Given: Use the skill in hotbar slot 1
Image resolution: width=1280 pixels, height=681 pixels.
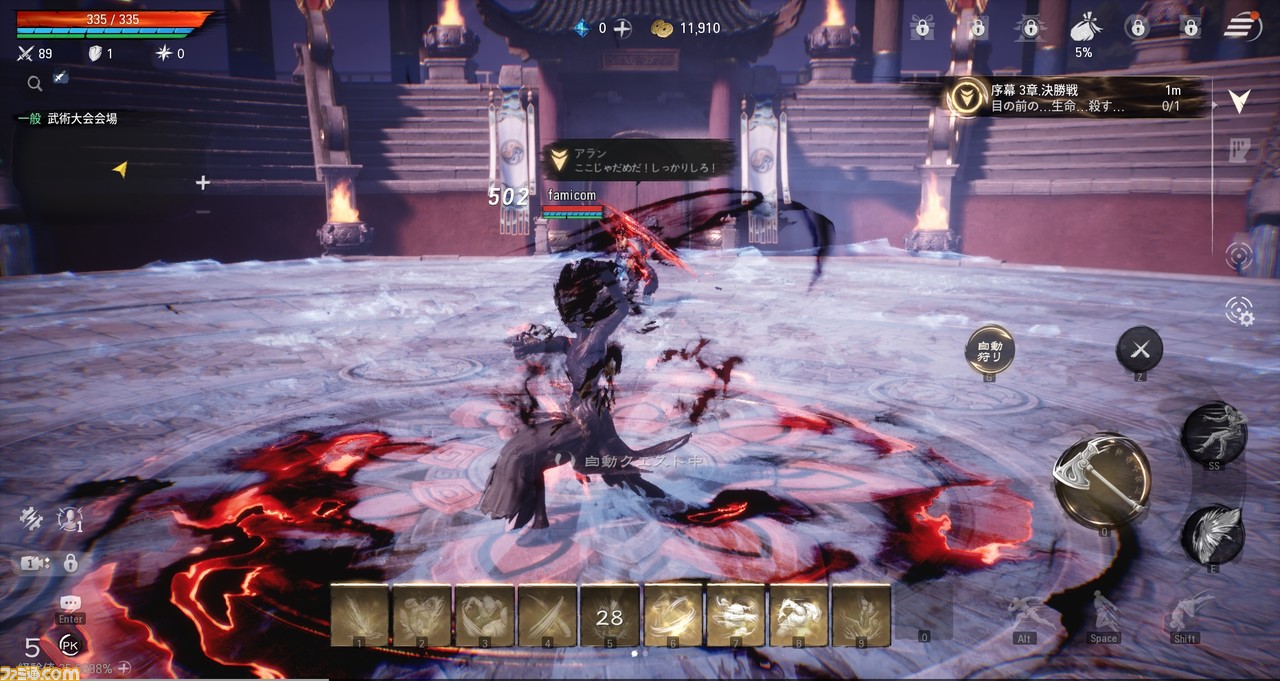Looking at the screenshot, I should click(x=359, y=615).
